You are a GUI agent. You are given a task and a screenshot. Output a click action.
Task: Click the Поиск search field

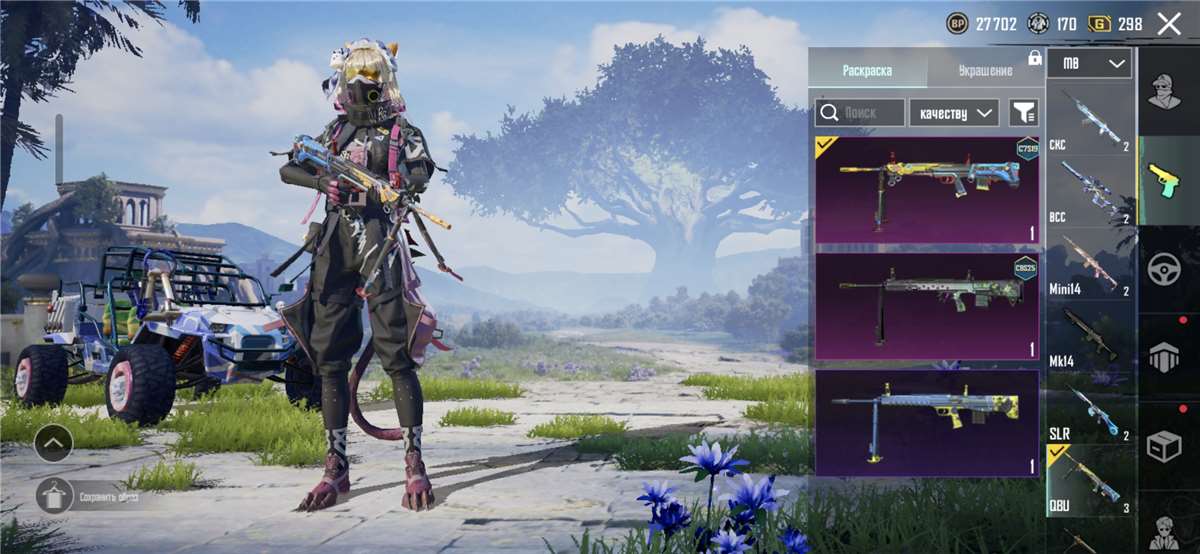860,112
